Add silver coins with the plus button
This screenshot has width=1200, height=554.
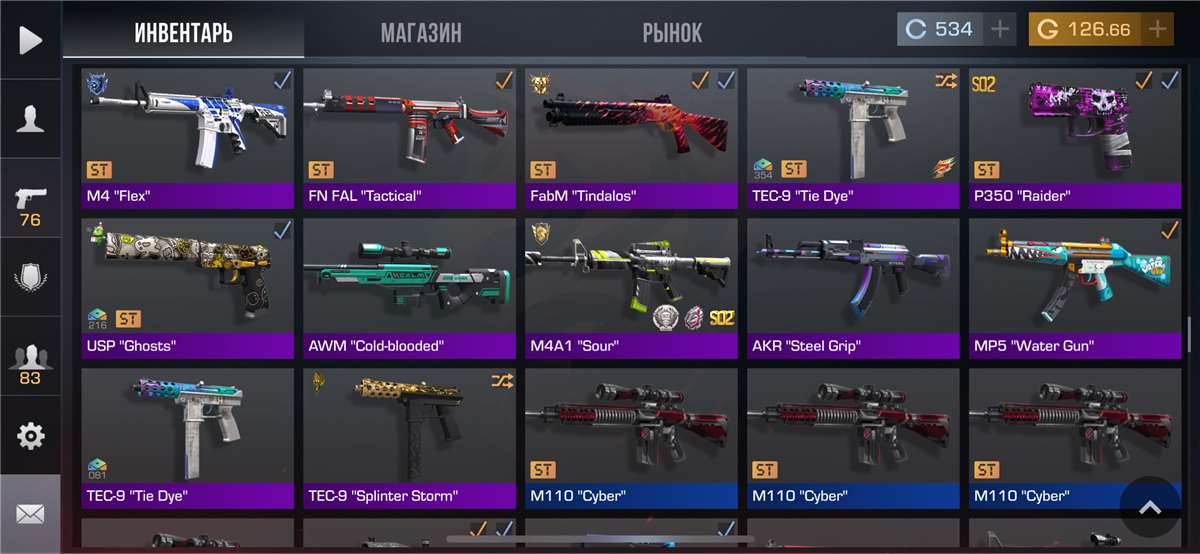[x=1000, y=29]
